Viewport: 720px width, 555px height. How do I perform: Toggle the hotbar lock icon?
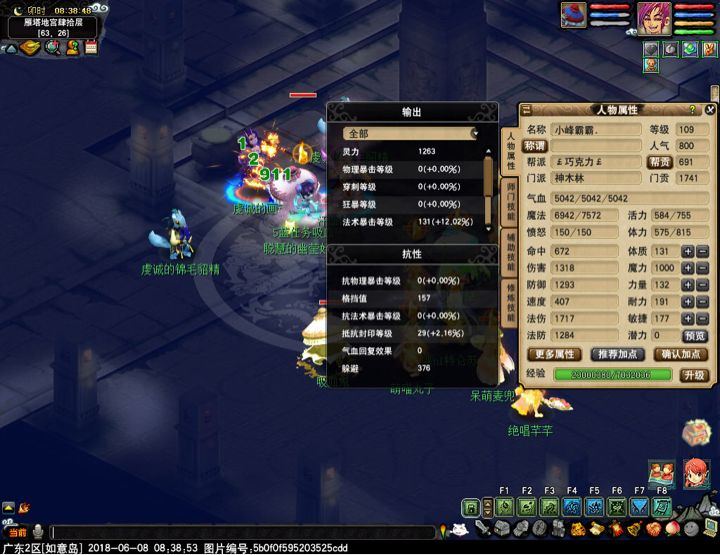pyautogui.click(x=470, y=507)
